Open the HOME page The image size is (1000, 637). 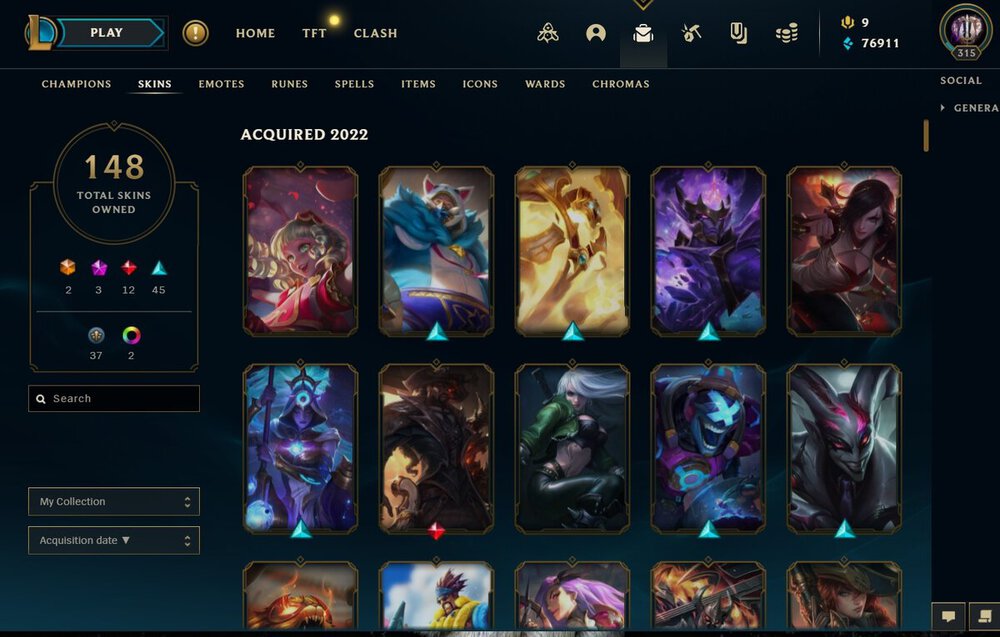(x=255, y=33)
